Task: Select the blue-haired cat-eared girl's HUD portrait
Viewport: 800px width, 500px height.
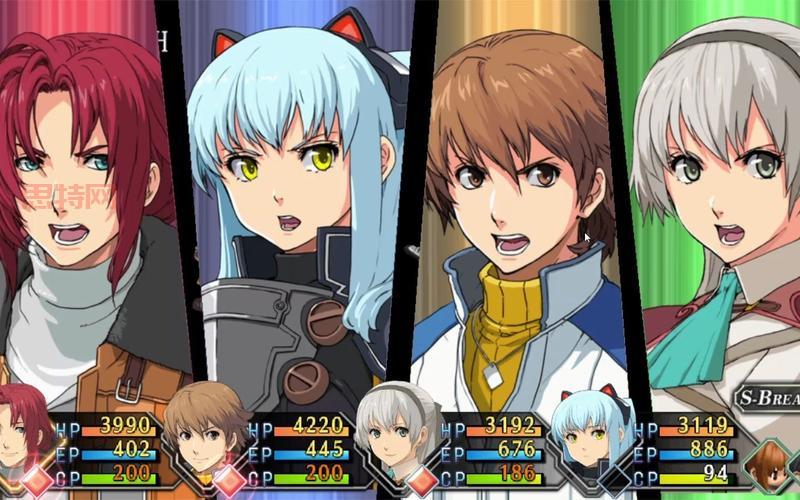Action: click(x=595, y=430)
